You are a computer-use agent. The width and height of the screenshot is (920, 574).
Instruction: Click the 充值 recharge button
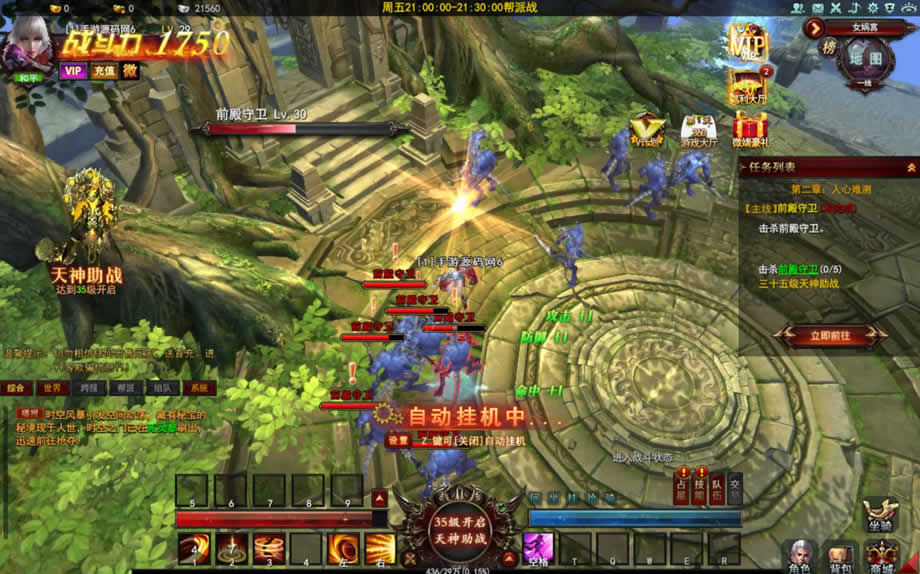[103, 71]
